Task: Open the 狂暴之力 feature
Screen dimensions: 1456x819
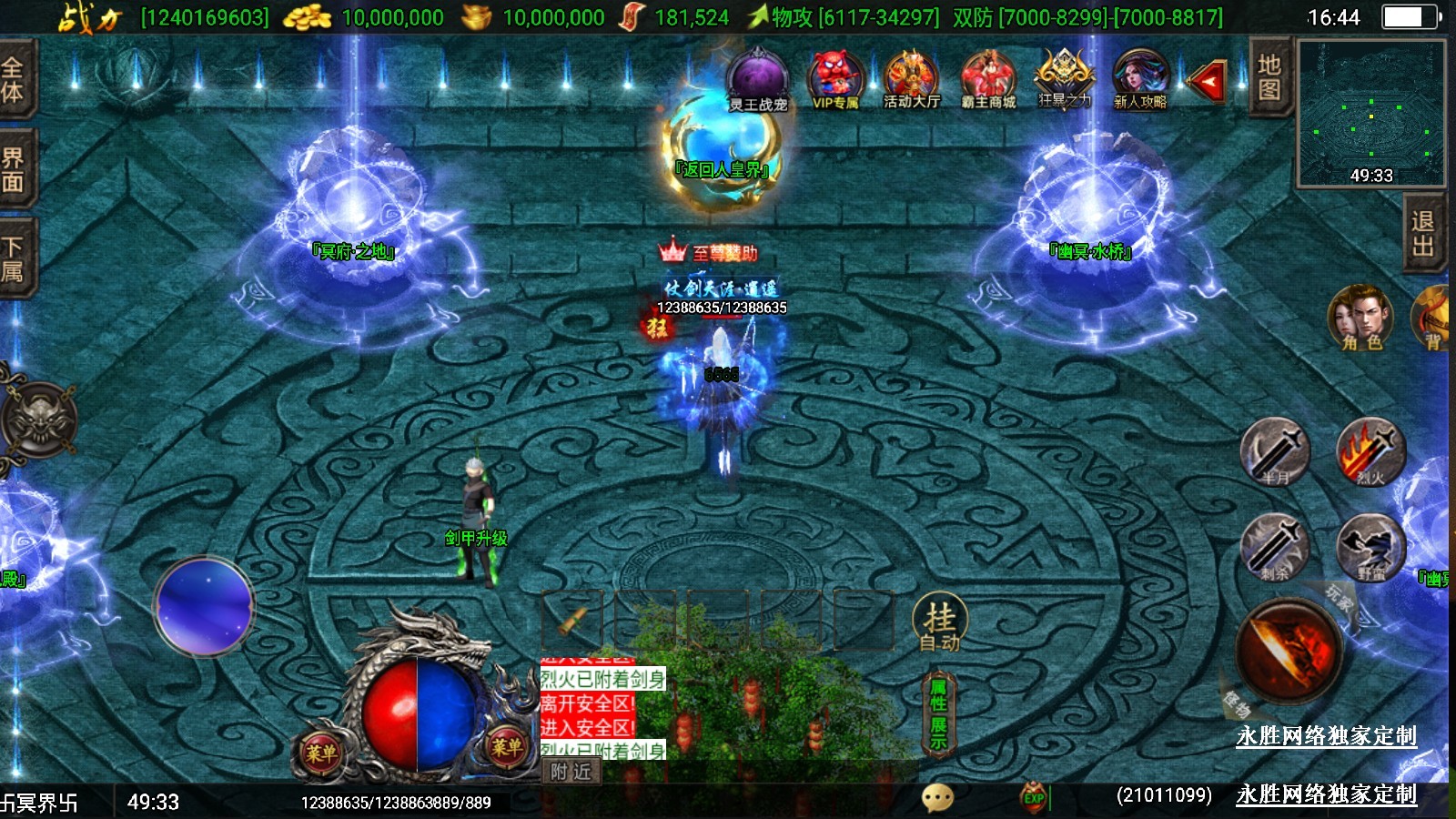Action: (x=1064, y=78)
